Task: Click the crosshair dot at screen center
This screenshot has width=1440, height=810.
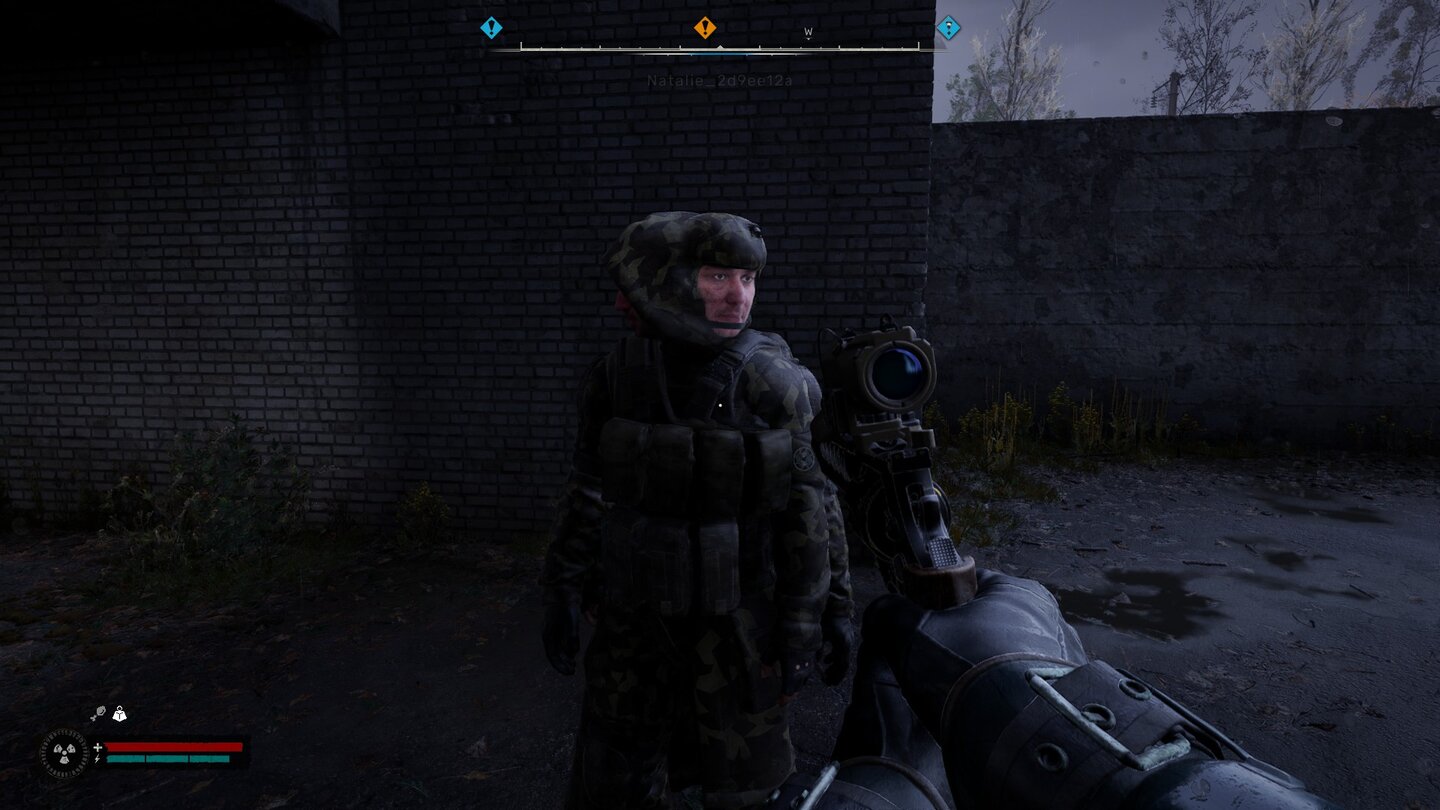Action: [x=720, y=405]
